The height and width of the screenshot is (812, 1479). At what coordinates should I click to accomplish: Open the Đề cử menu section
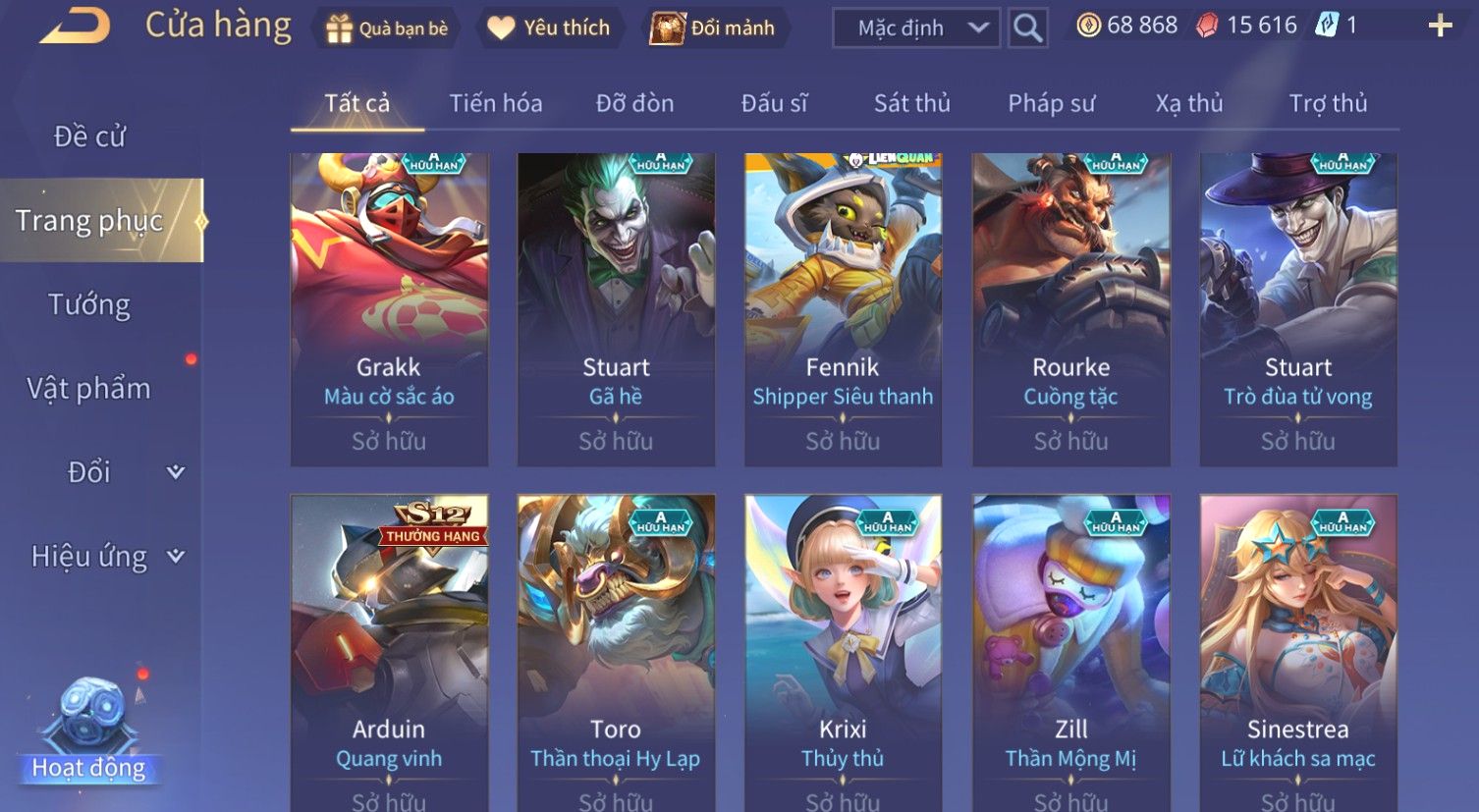tap(89, 136)
